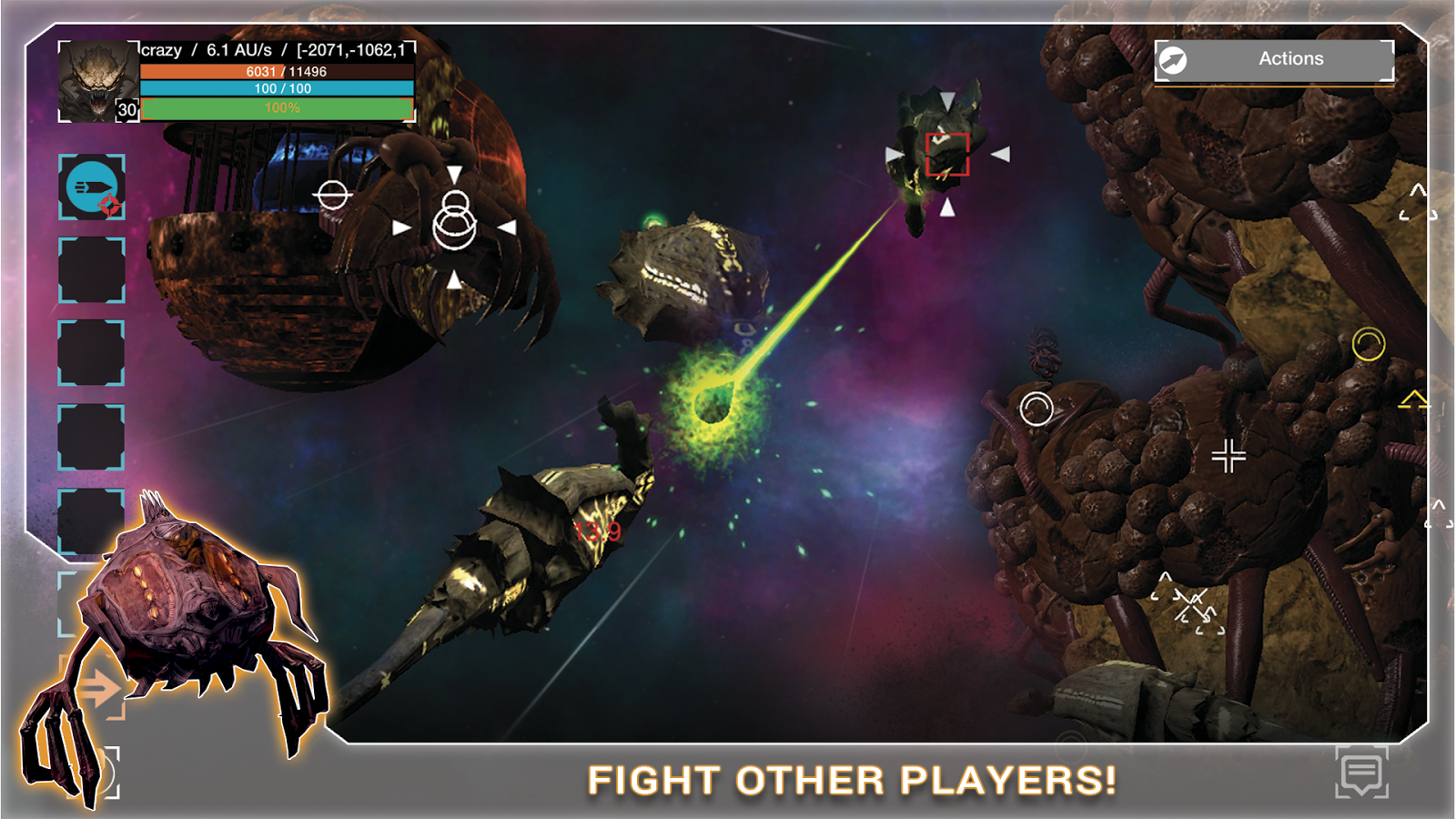
Task: Click the downward white arrow below the targeted enemy
Action: tap(946, 207)
